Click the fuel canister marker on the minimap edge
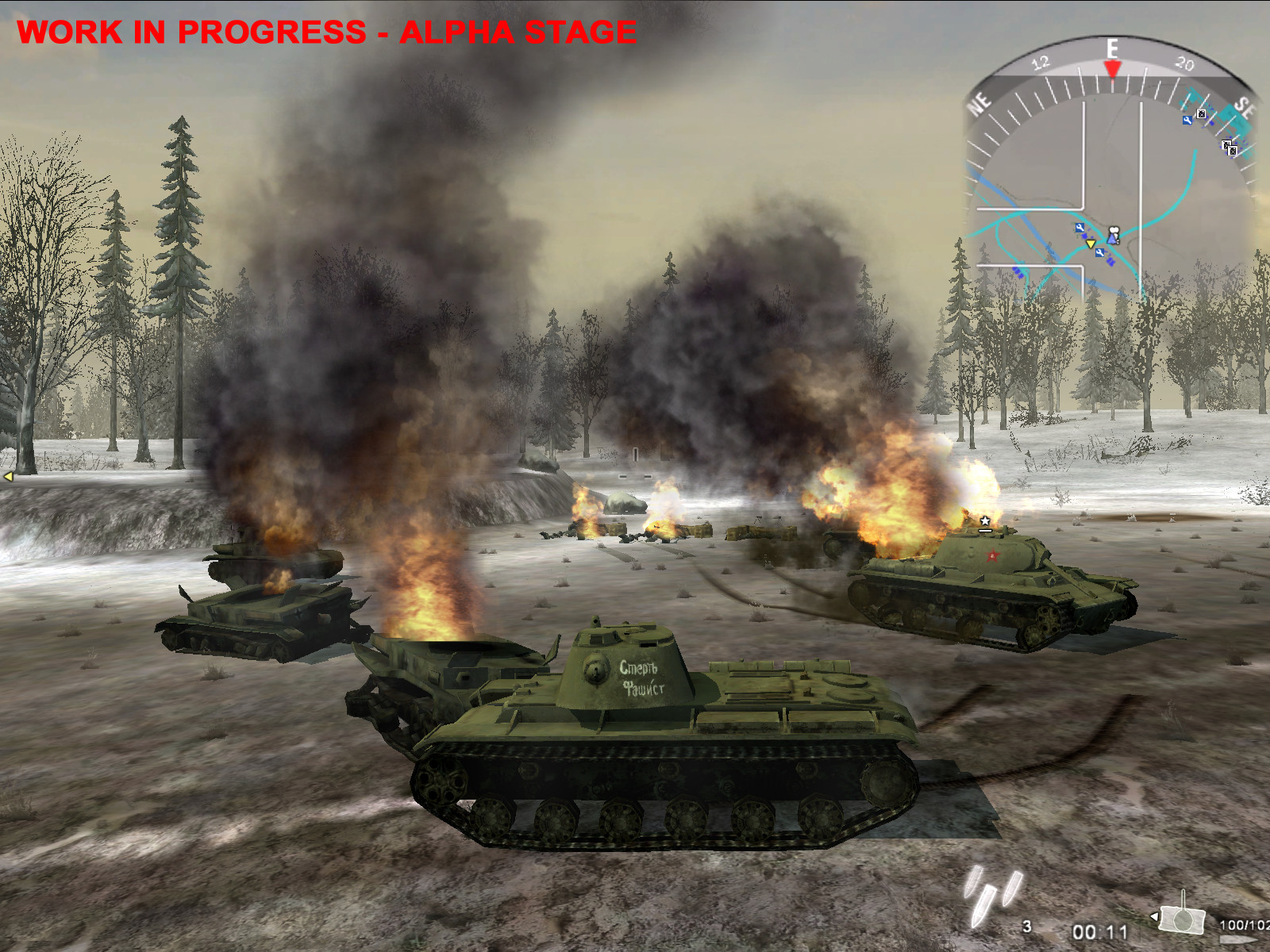 click(1201, 113)
